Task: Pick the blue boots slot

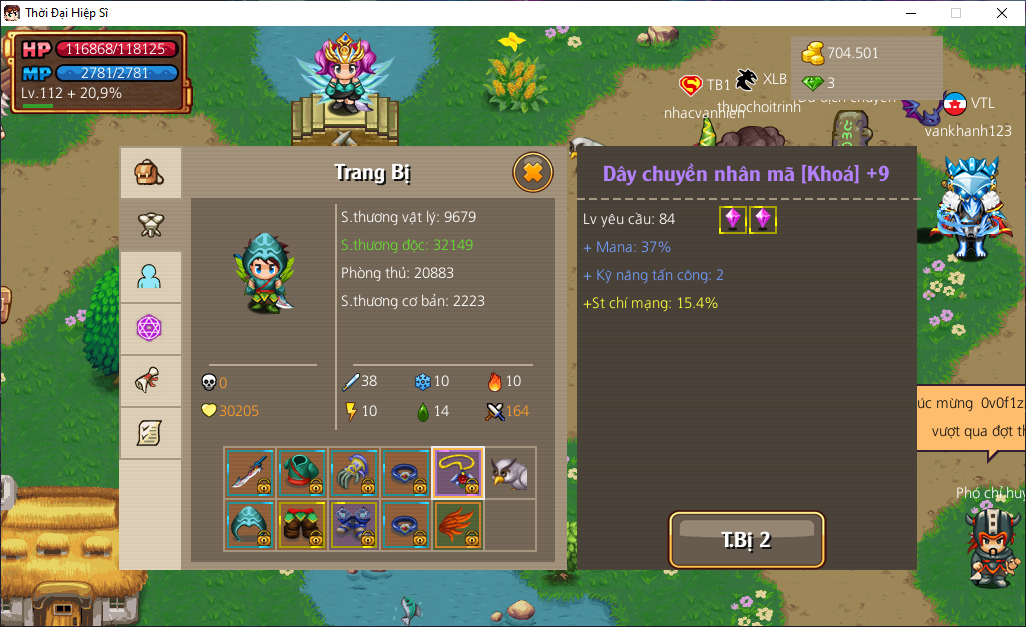Action: coord(354,525)
